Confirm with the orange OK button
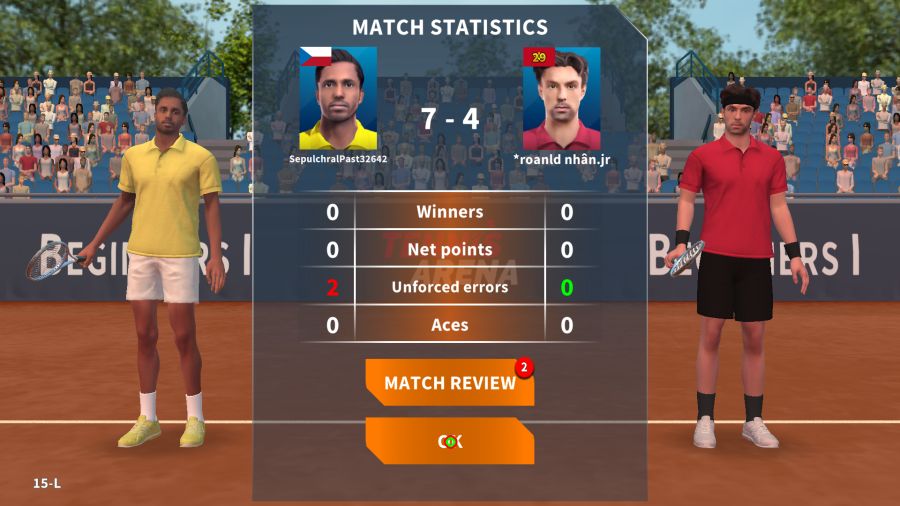 [449, 441]
